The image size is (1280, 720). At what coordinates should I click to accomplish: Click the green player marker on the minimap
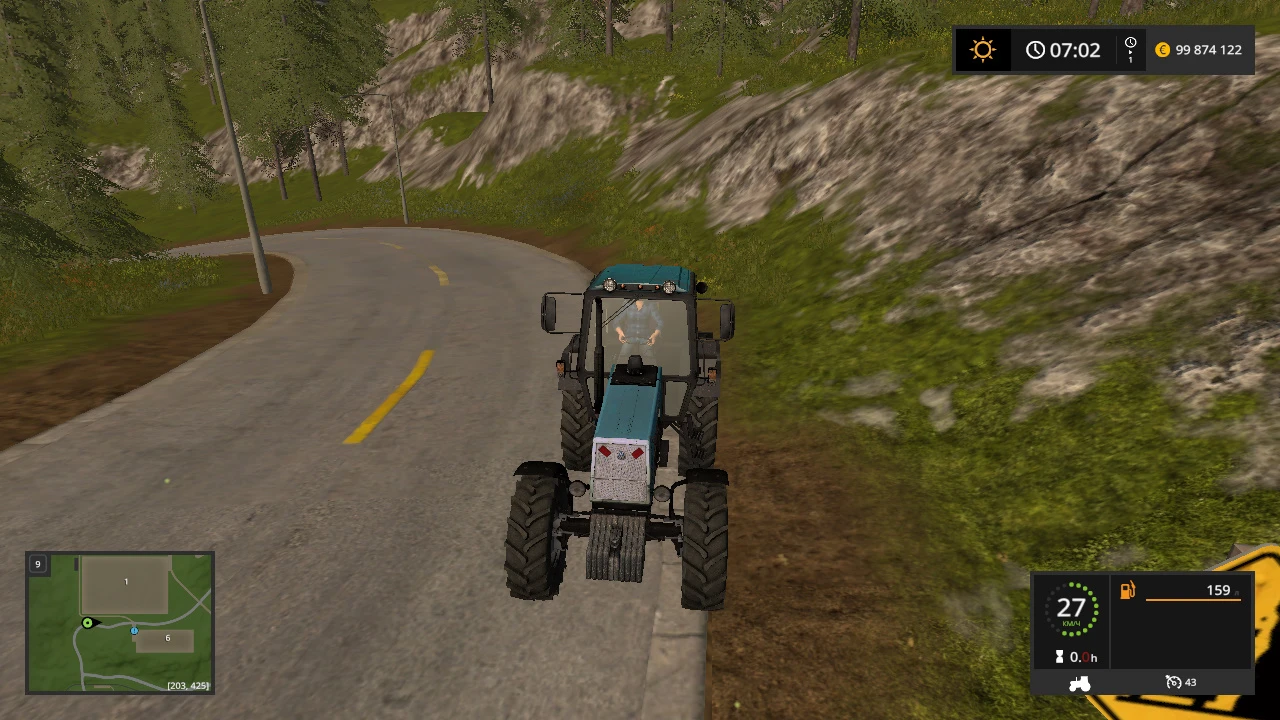[88, 623]
